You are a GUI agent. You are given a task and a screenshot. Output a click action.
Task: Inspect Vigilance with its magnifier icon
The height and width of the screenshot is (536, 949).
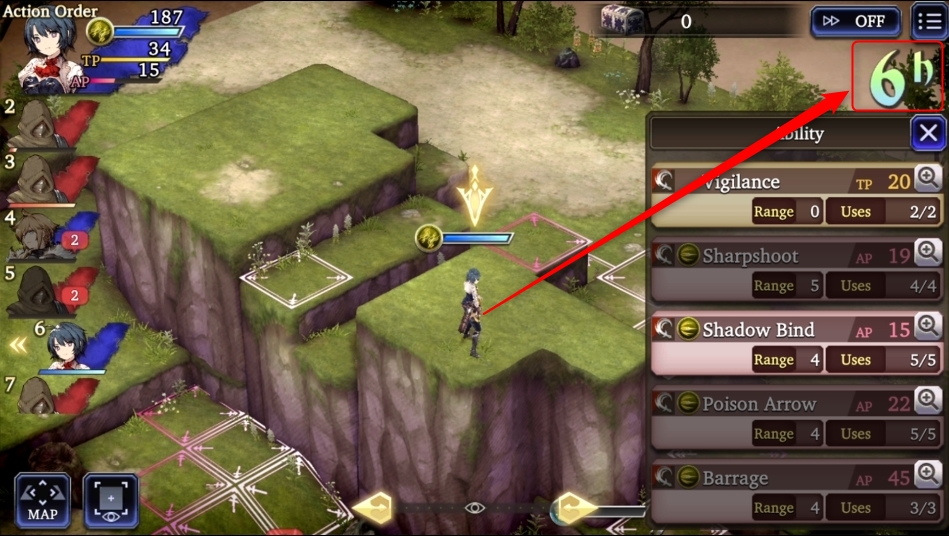928,179
